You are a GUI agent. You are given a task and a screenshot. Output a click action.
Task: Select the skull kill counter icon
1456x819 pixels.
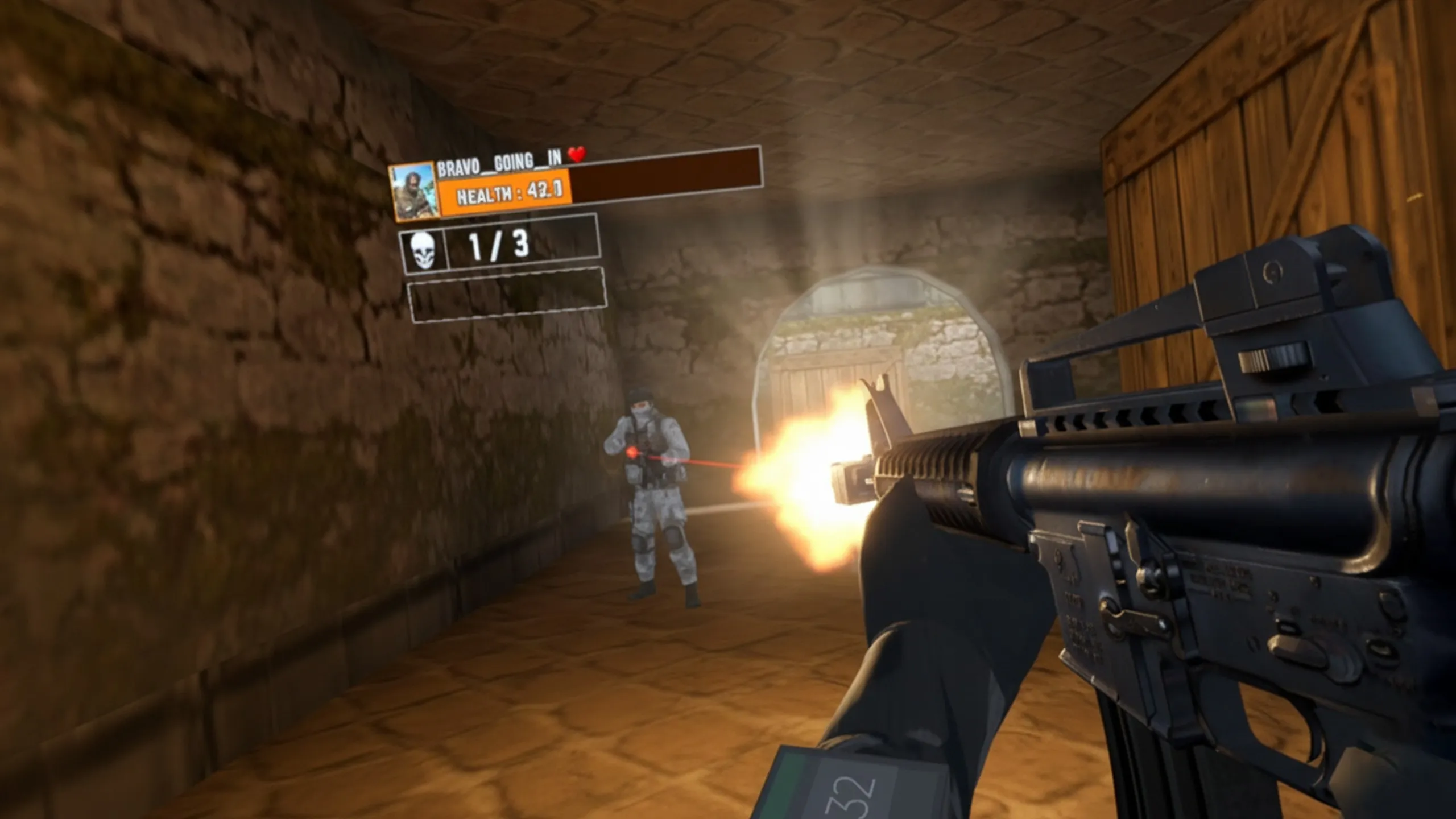pos(423,250)
